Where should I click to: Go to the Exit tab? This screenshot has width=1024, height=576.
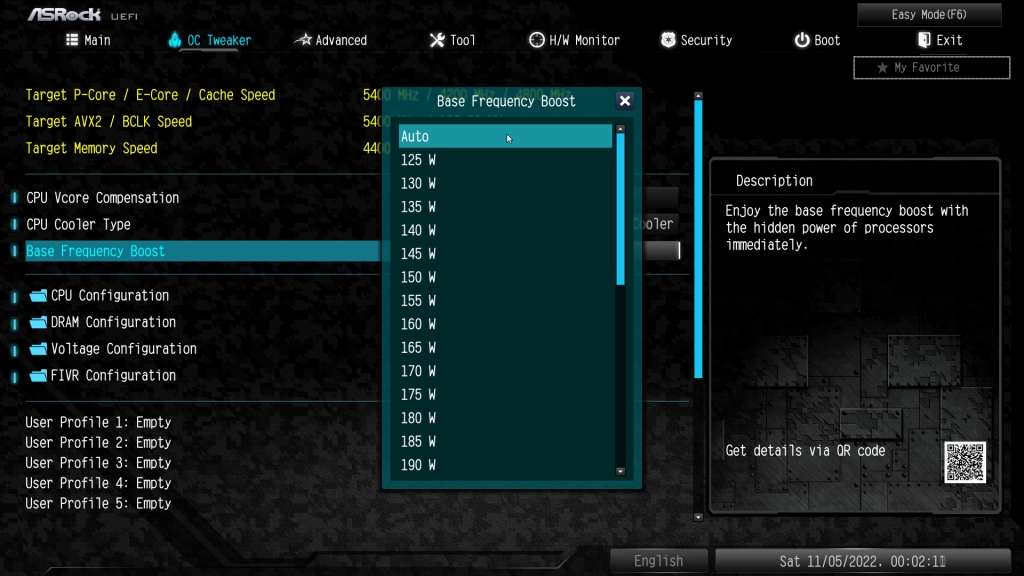(x=939, y=40)
